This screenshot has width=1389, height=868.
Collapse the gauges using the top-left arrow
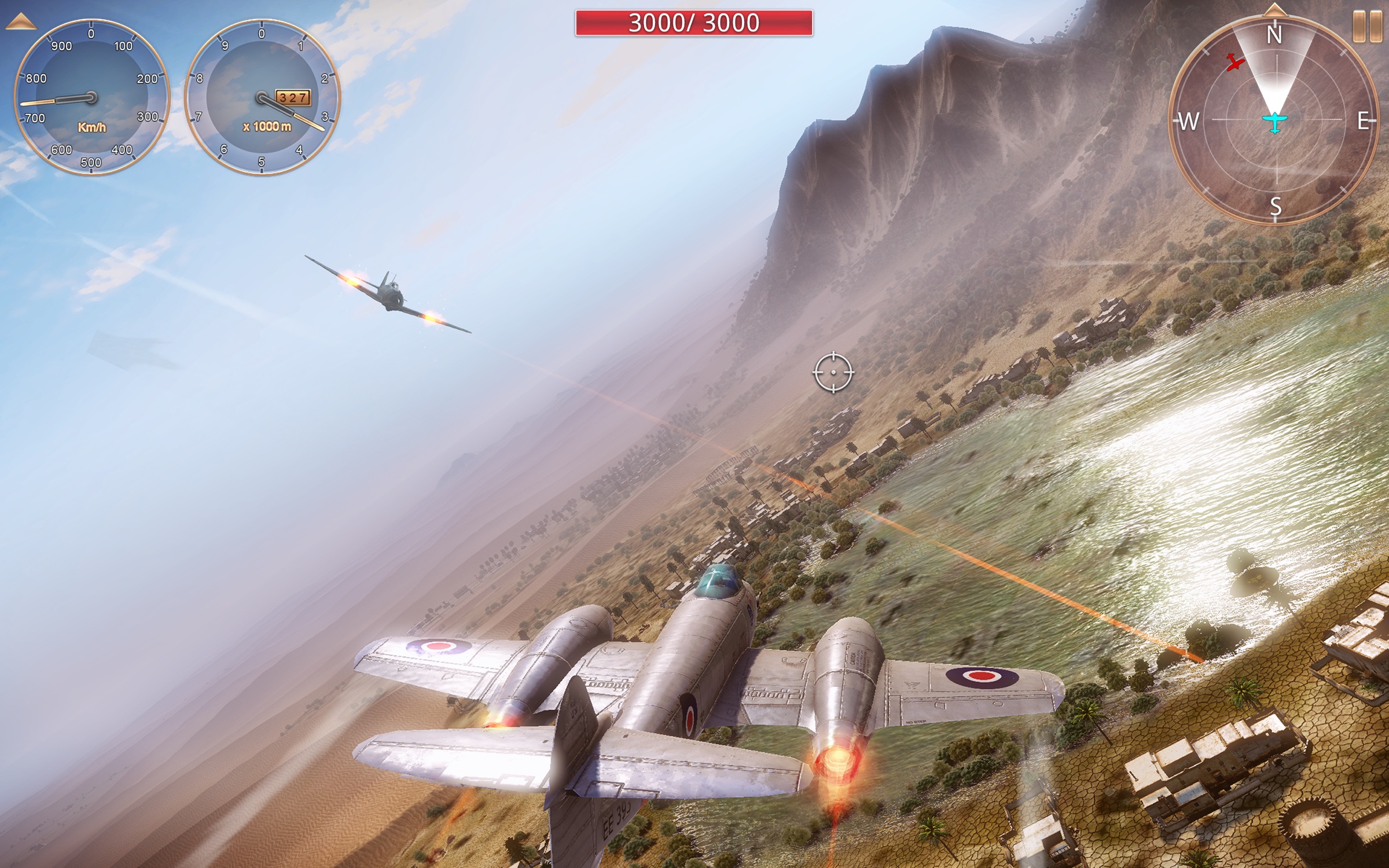pos(21,23)
